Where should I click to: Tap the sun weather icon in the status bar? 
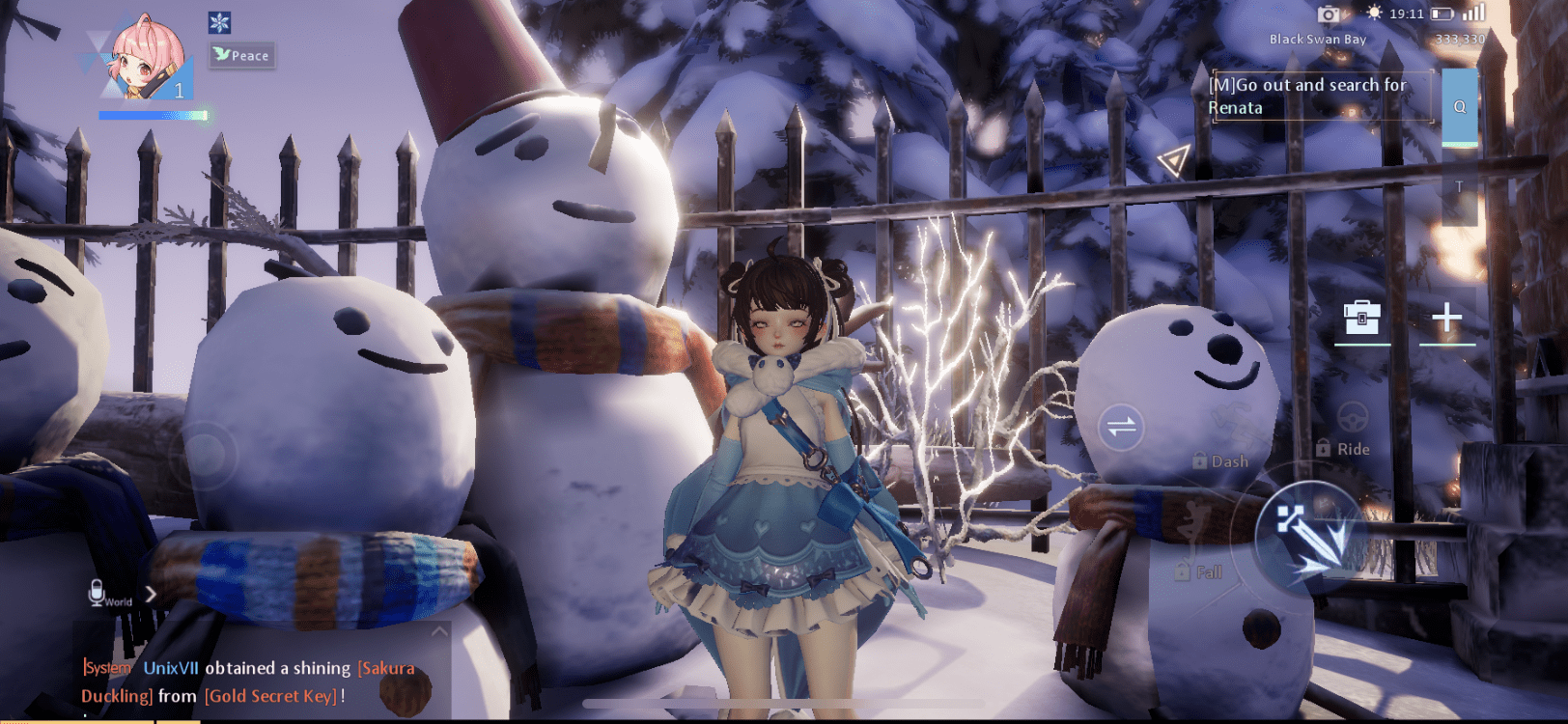tap(1376, 14)
